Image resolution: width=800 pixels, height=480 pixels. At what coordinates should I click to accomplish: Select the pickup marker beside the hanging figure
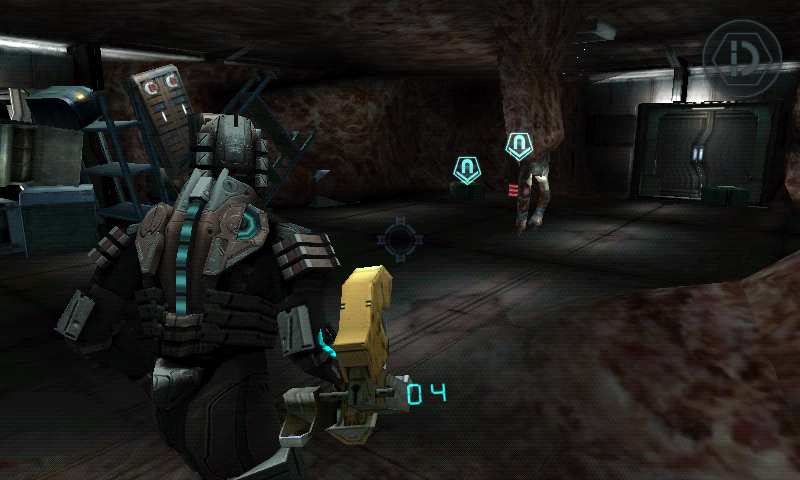pyautogui.click(x=518, y=147)
